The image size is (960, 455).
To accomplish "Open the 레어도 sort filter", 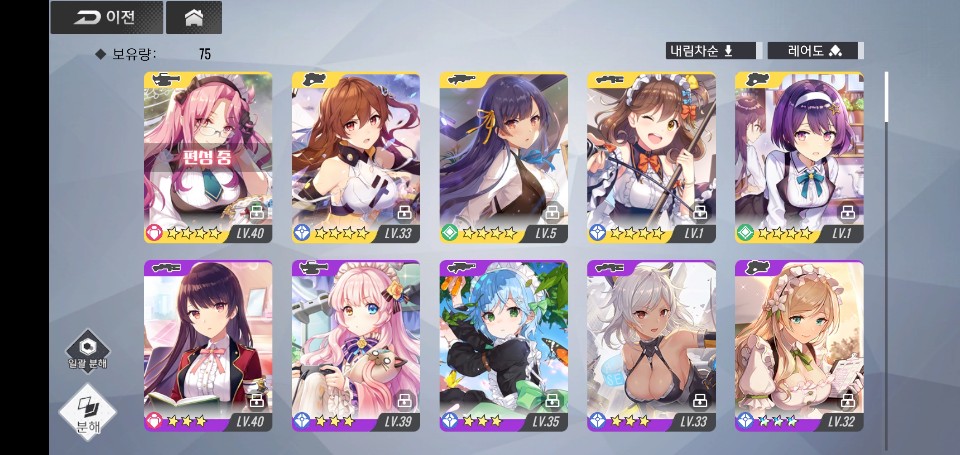I will [x=813, y=51].
